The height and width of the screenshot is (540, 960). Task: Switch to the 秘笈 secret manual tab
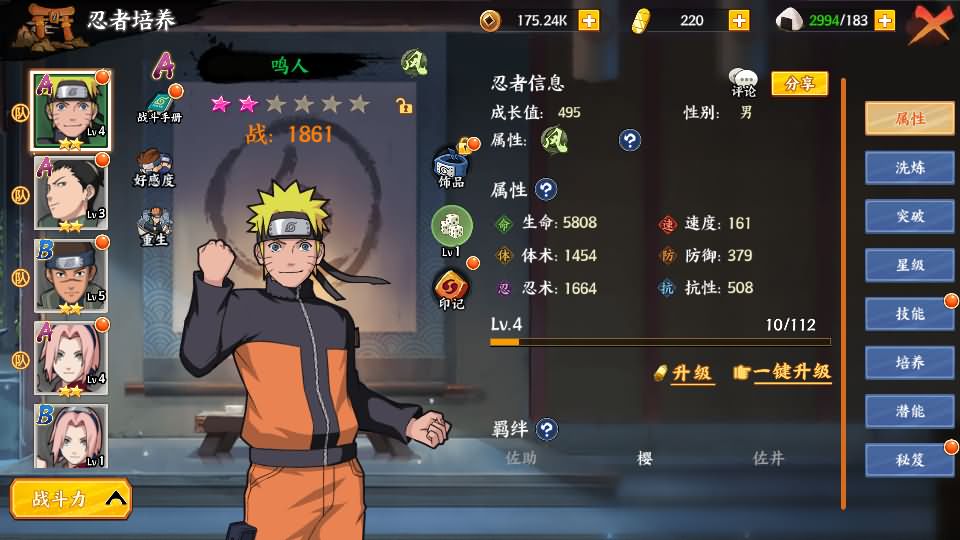(x=909, y=460)
